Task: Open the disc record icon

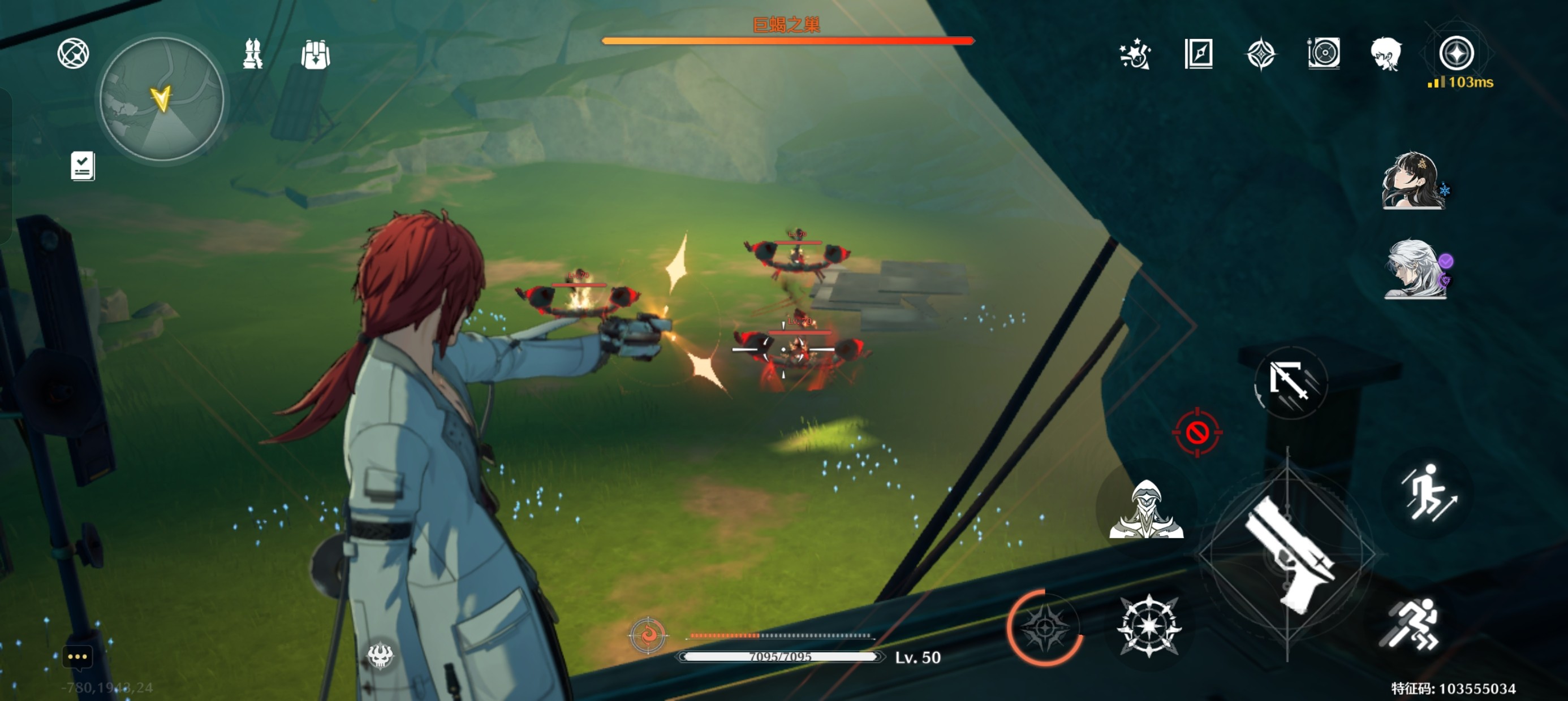Action: (x=1323, y=54)
